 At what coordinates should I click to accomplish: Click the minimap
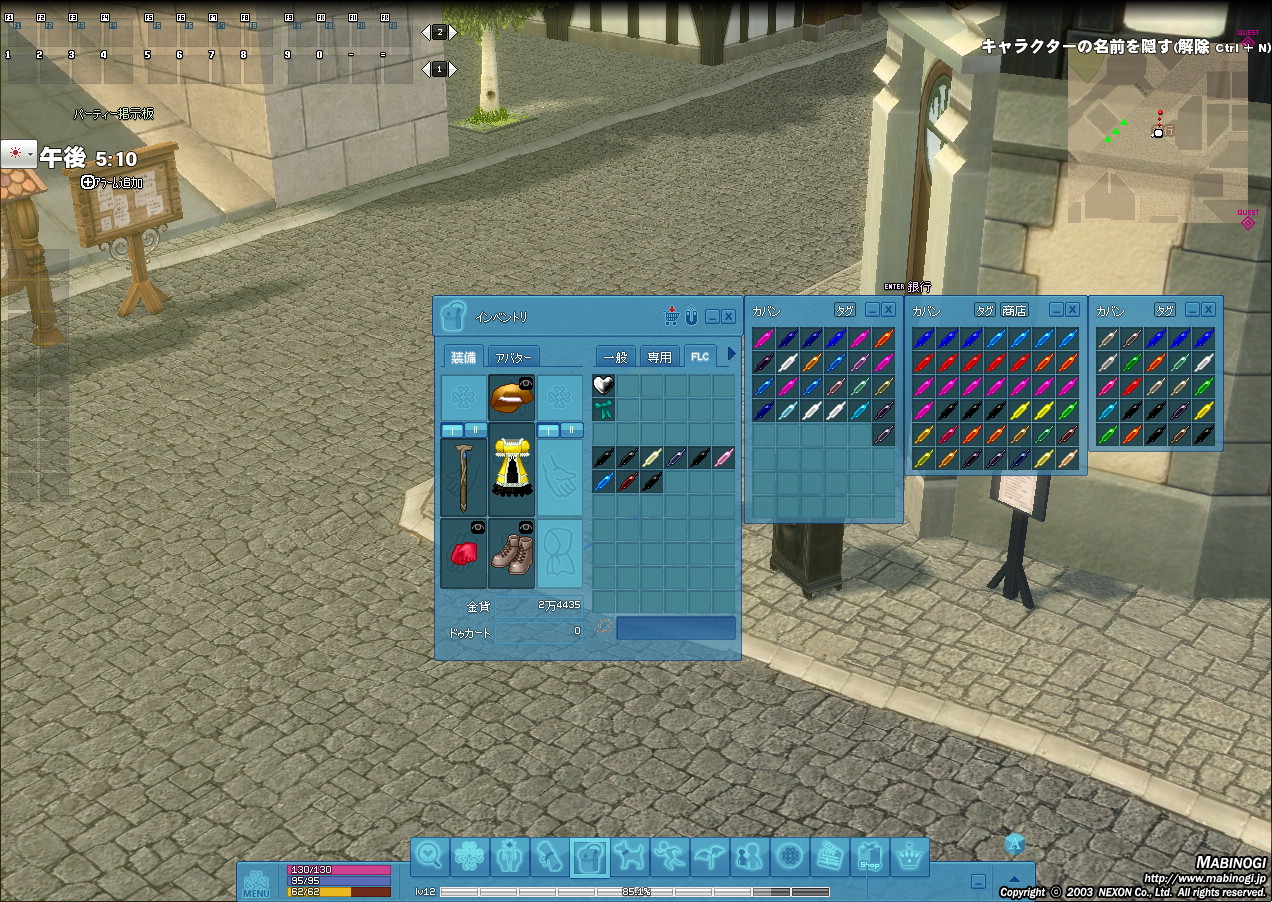coord(1157,140)
